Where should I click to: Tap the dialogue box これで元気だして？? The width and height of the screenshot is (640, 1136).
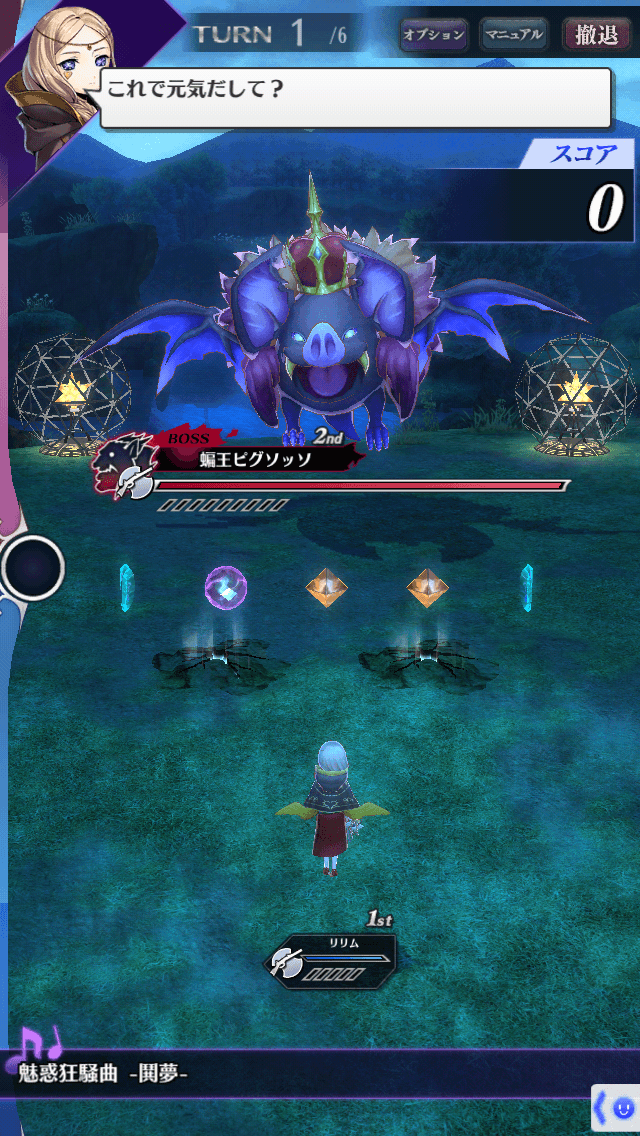355,97
